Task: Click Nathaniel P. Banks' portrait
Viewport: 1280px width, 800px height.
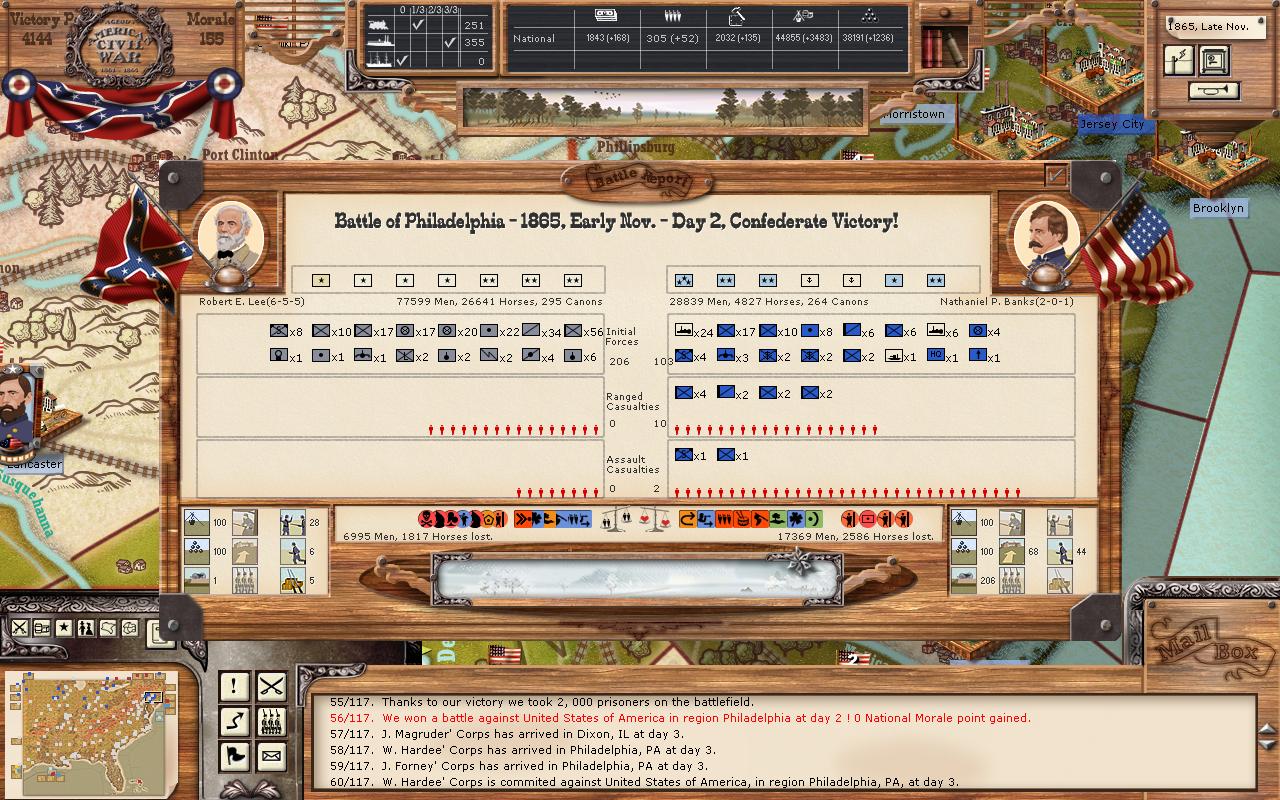Action: point(1046,238)
